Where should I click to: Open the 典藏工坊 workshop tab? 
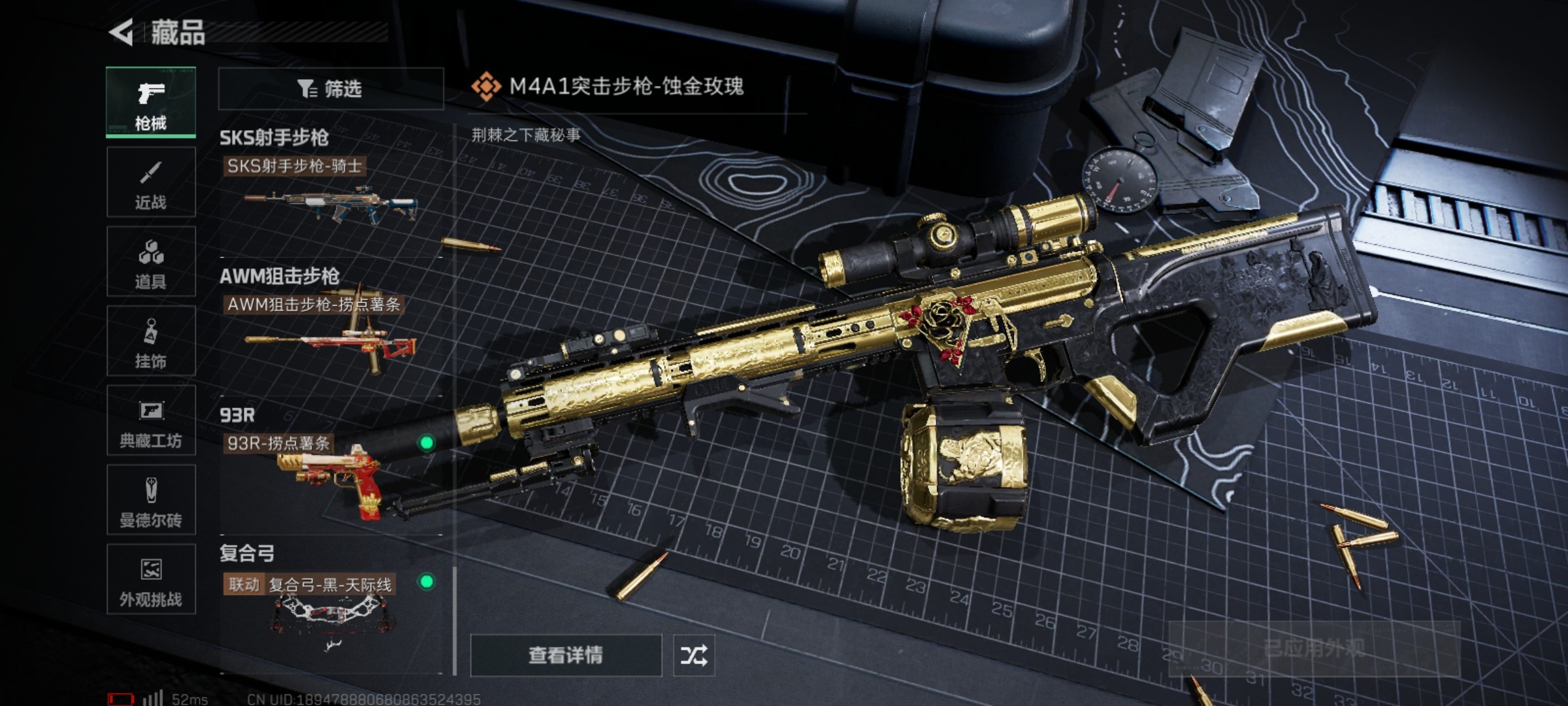151,420
